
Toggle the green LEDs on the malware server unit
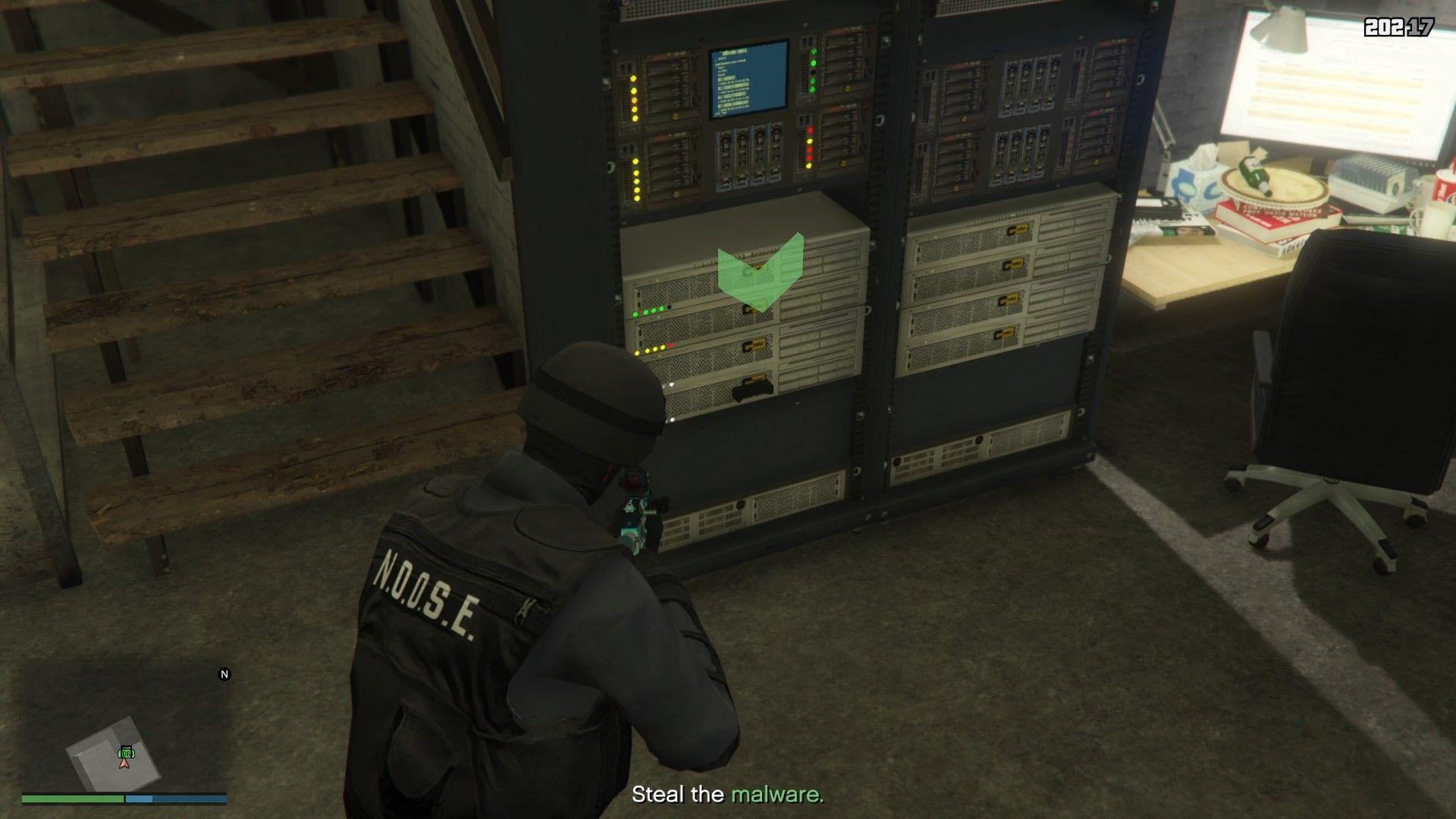coord(648,309)
